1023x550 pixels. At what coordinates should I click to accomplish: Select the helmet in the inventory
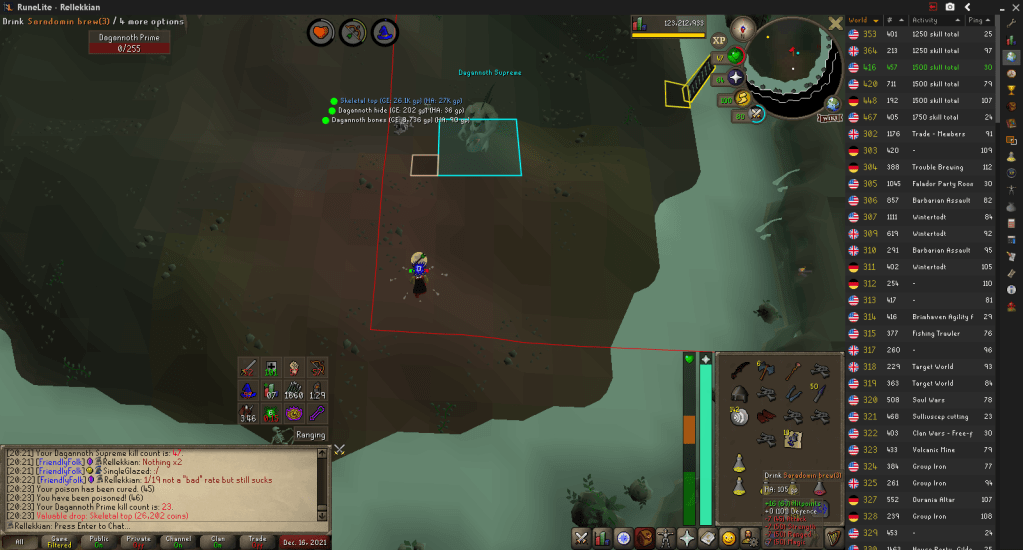(x=740, y=393)
